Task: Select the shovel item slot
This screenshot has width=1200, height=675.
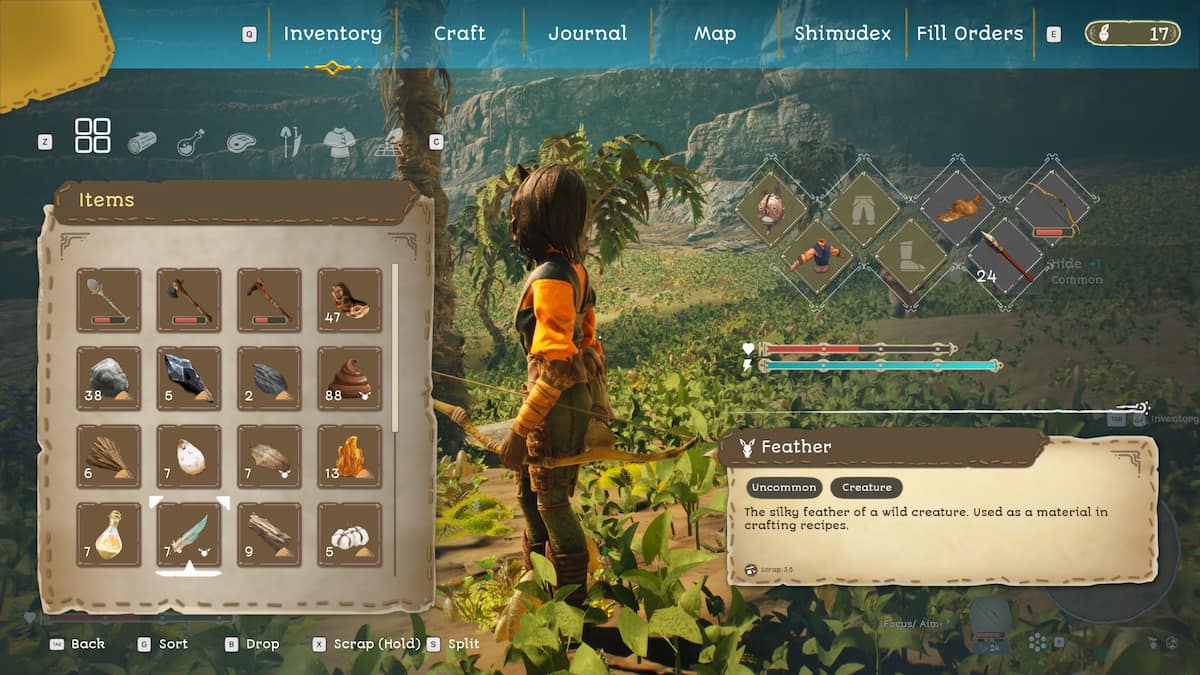Action: pos(109,300)
